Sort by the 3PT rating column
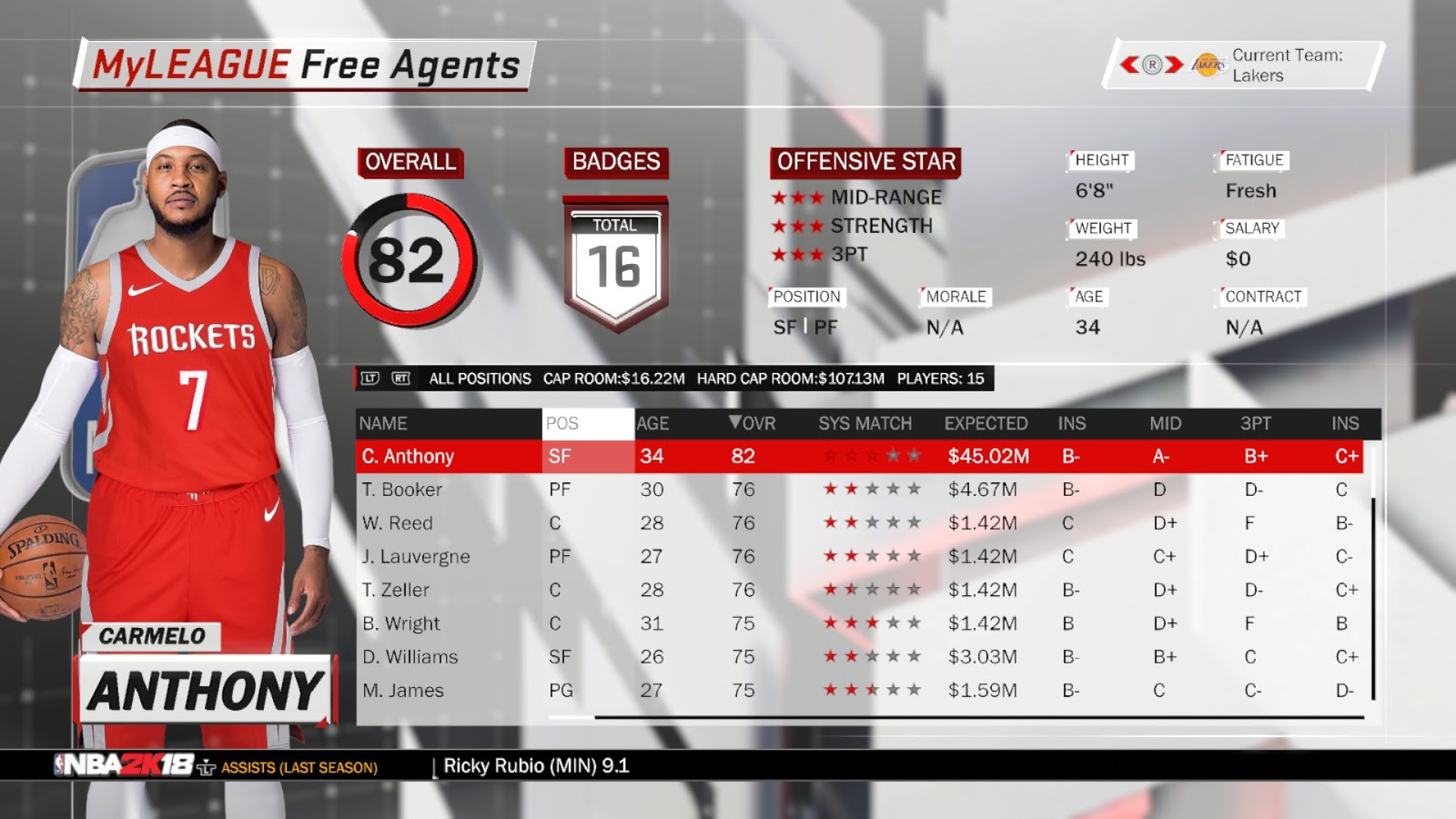 coord(1256,423)
